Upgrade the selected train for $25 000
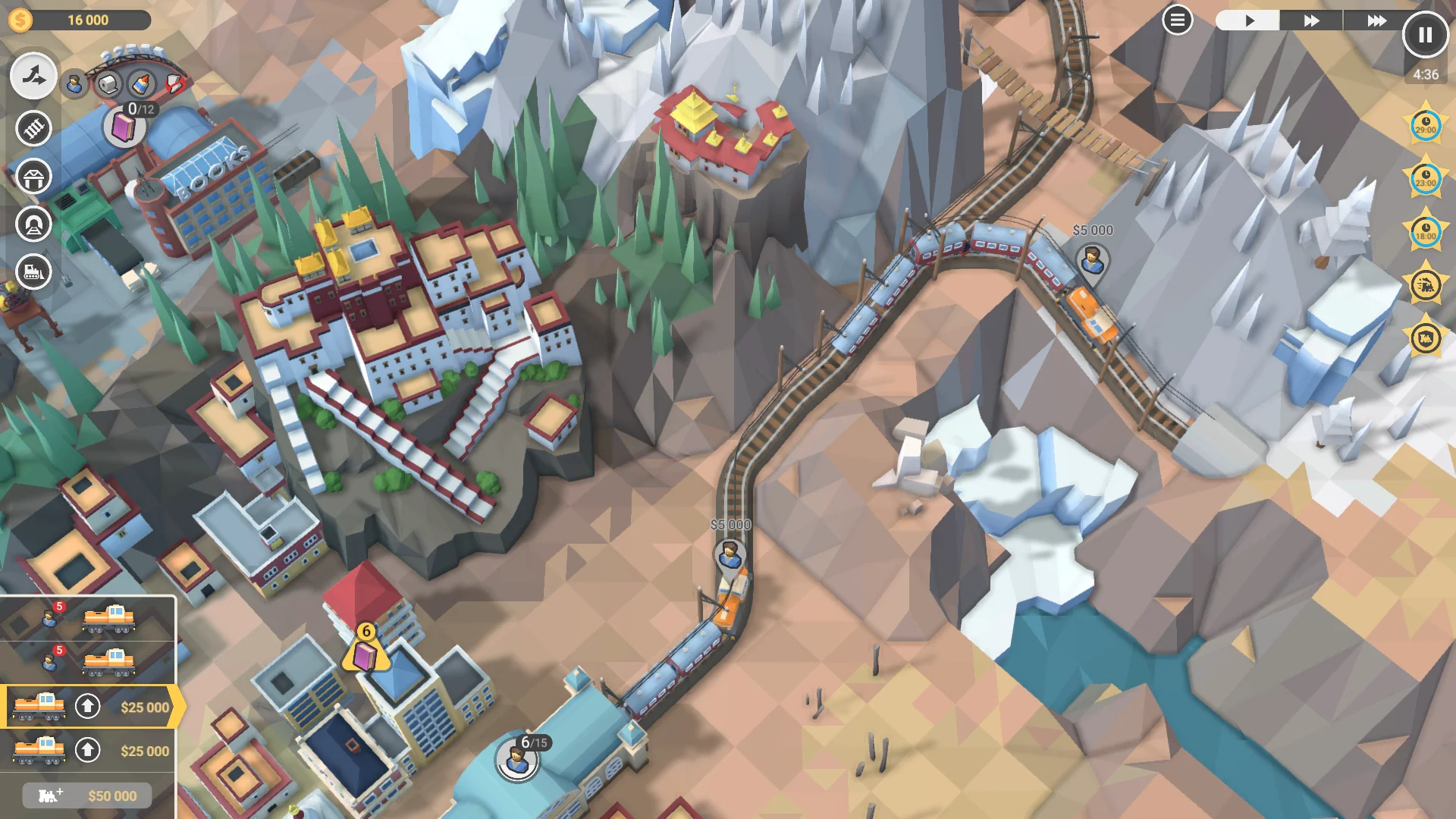 click(x=89, y=705)
